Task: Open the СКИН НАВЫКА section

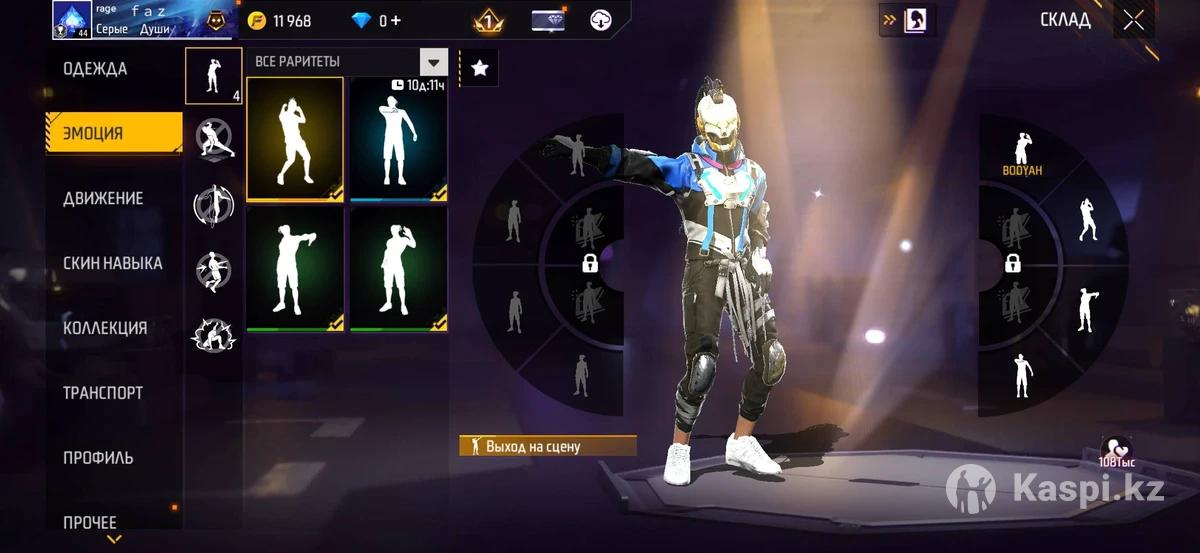Action: click(x=112, y=263)
